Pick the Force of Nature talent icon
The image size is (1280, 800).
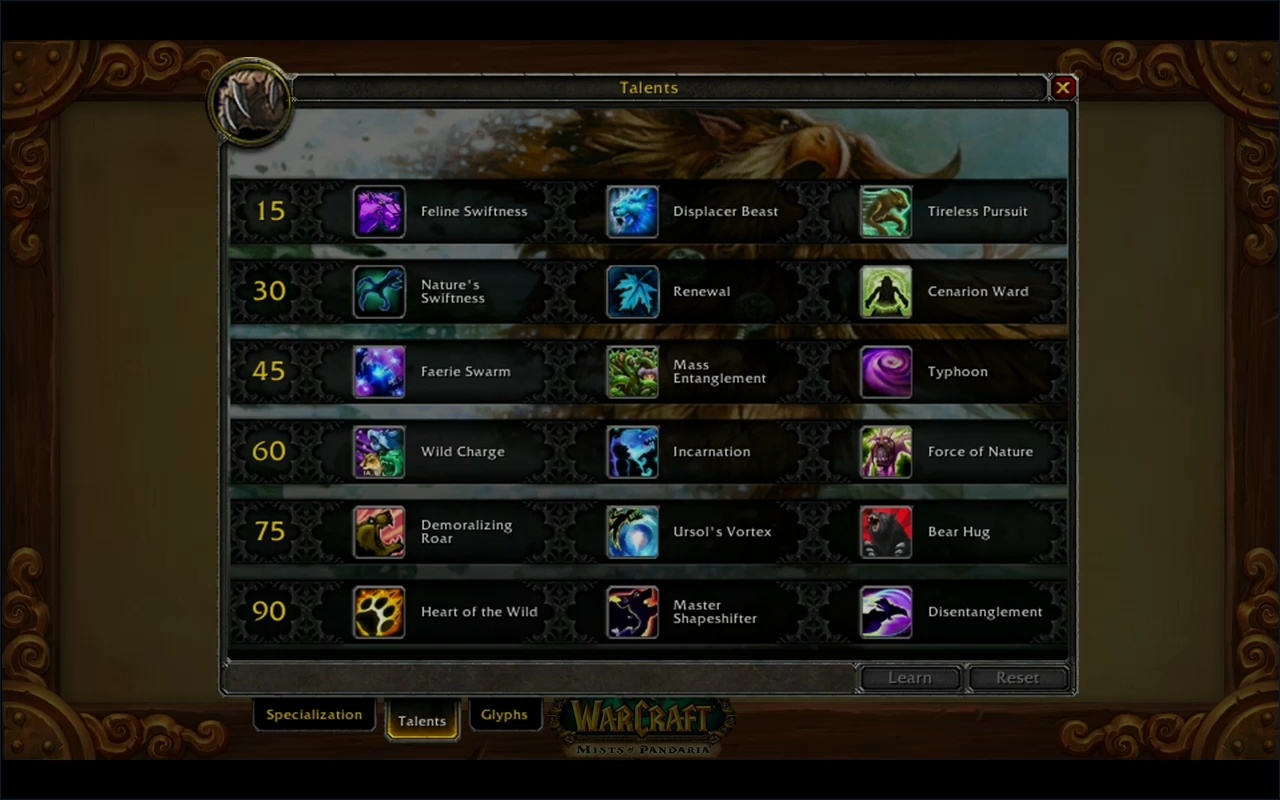click(885, 451)
